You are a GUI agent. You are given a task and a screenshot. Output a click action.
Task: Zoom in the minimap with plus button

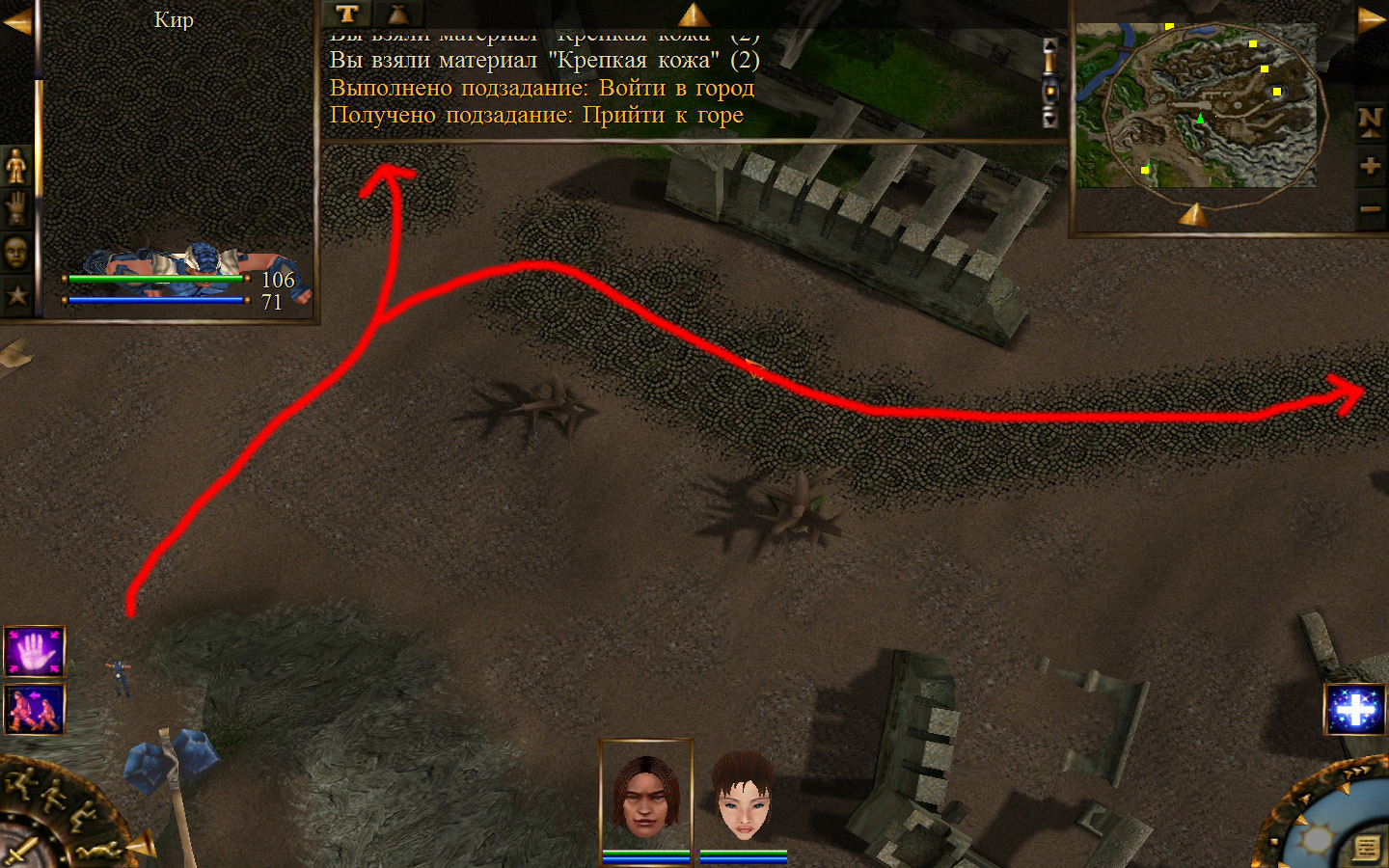pyautogui.click(x=1370, y=166)
